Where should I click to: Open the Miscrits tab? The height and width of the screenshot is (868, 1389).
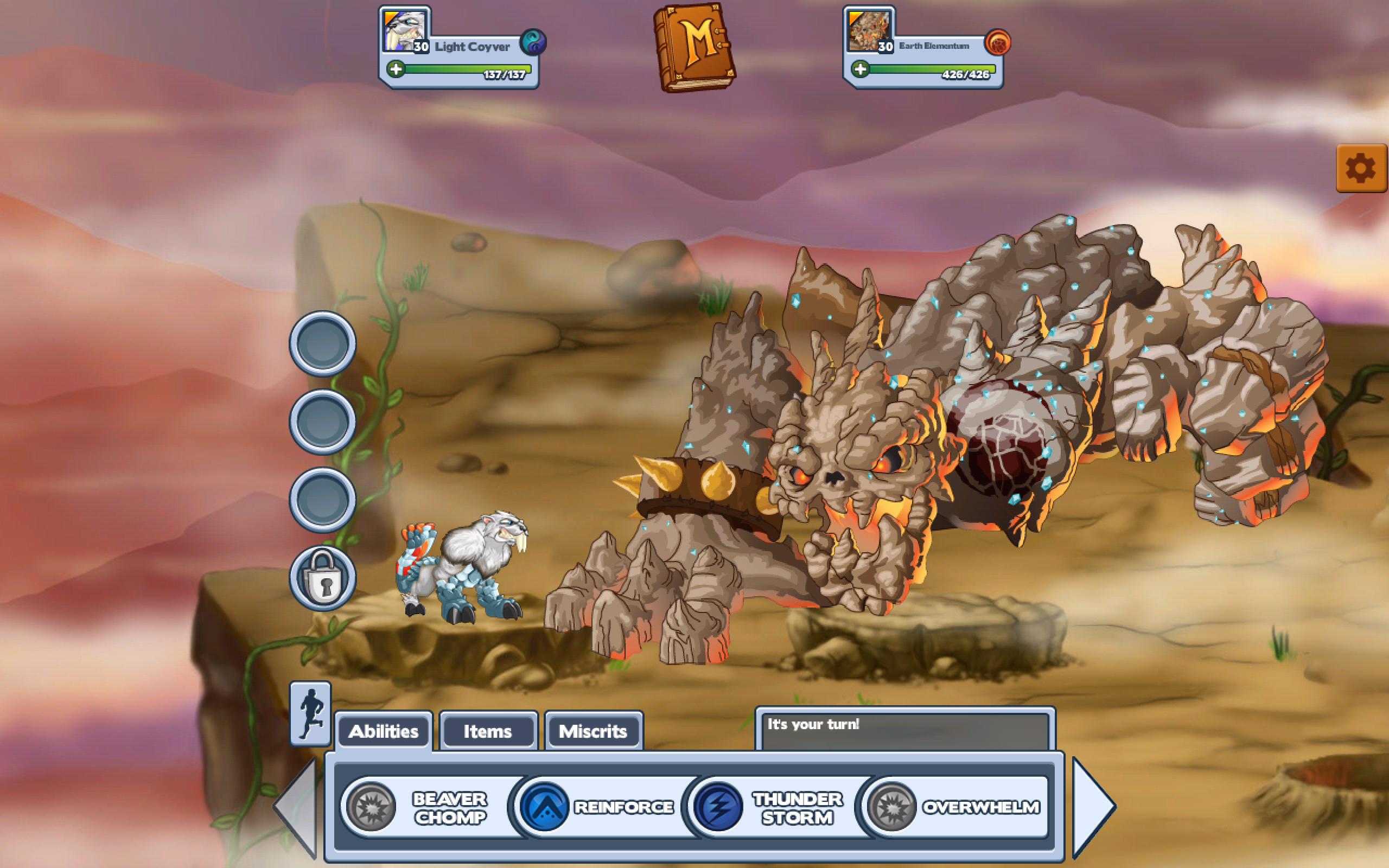click(594, 731)
